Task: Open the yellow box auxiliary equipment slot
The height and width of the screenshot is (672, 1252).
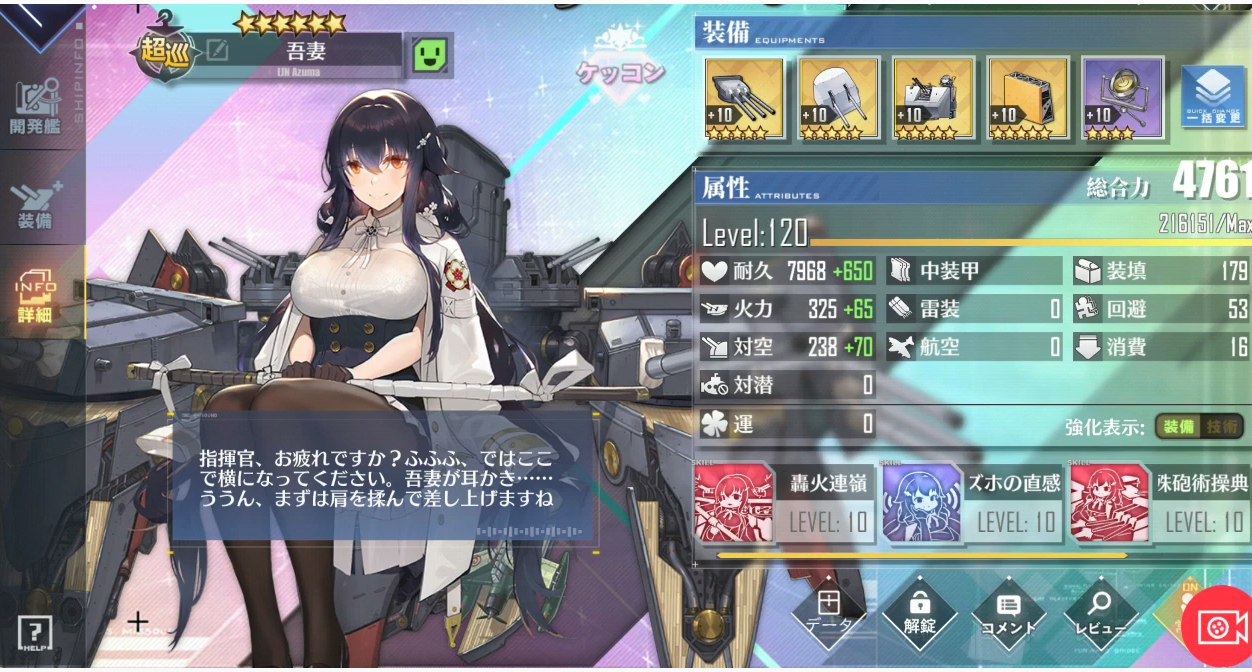Action: (1027, 98)
